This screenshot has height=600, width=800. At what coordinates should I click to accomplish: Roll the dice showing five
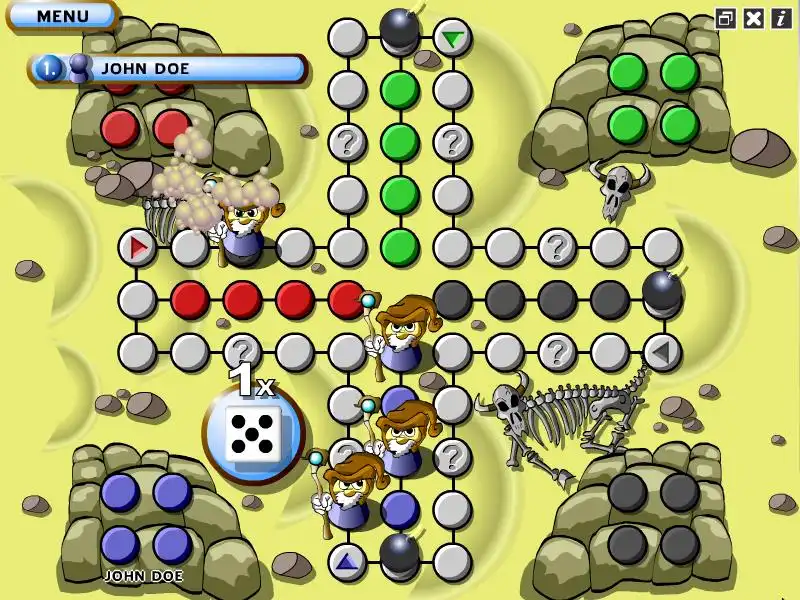pos(253,433)
